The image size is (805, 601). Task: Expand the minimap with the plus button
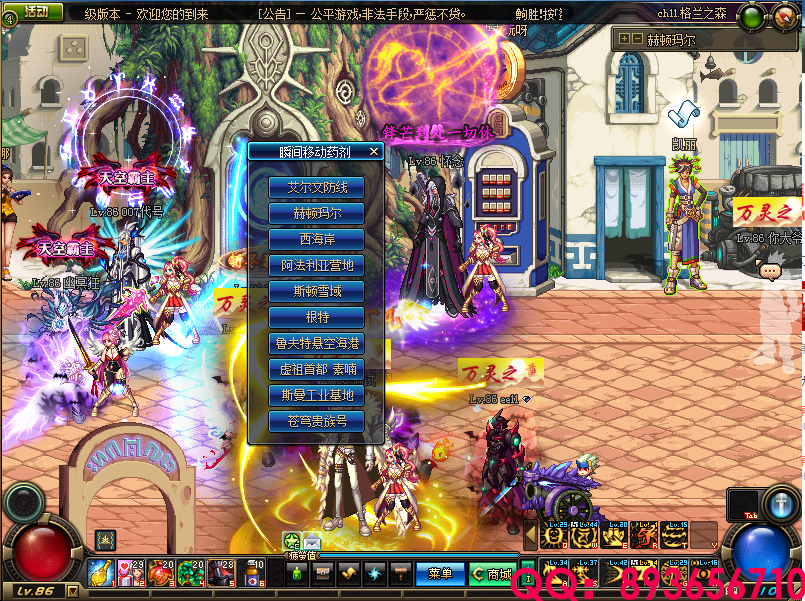624,39
